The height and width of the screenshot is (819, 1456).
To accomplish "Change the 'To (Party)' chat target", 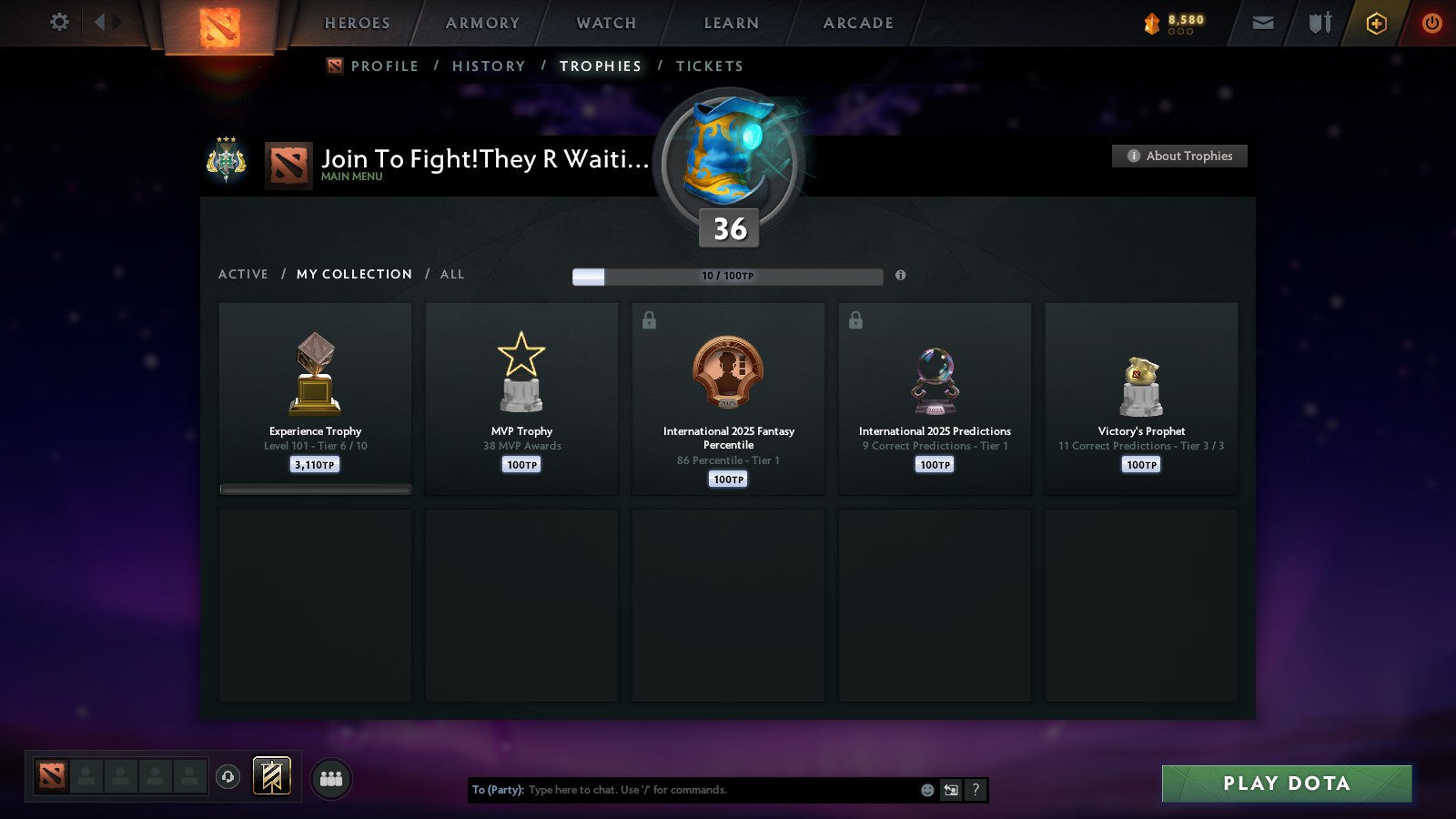I will click(496, 790).
